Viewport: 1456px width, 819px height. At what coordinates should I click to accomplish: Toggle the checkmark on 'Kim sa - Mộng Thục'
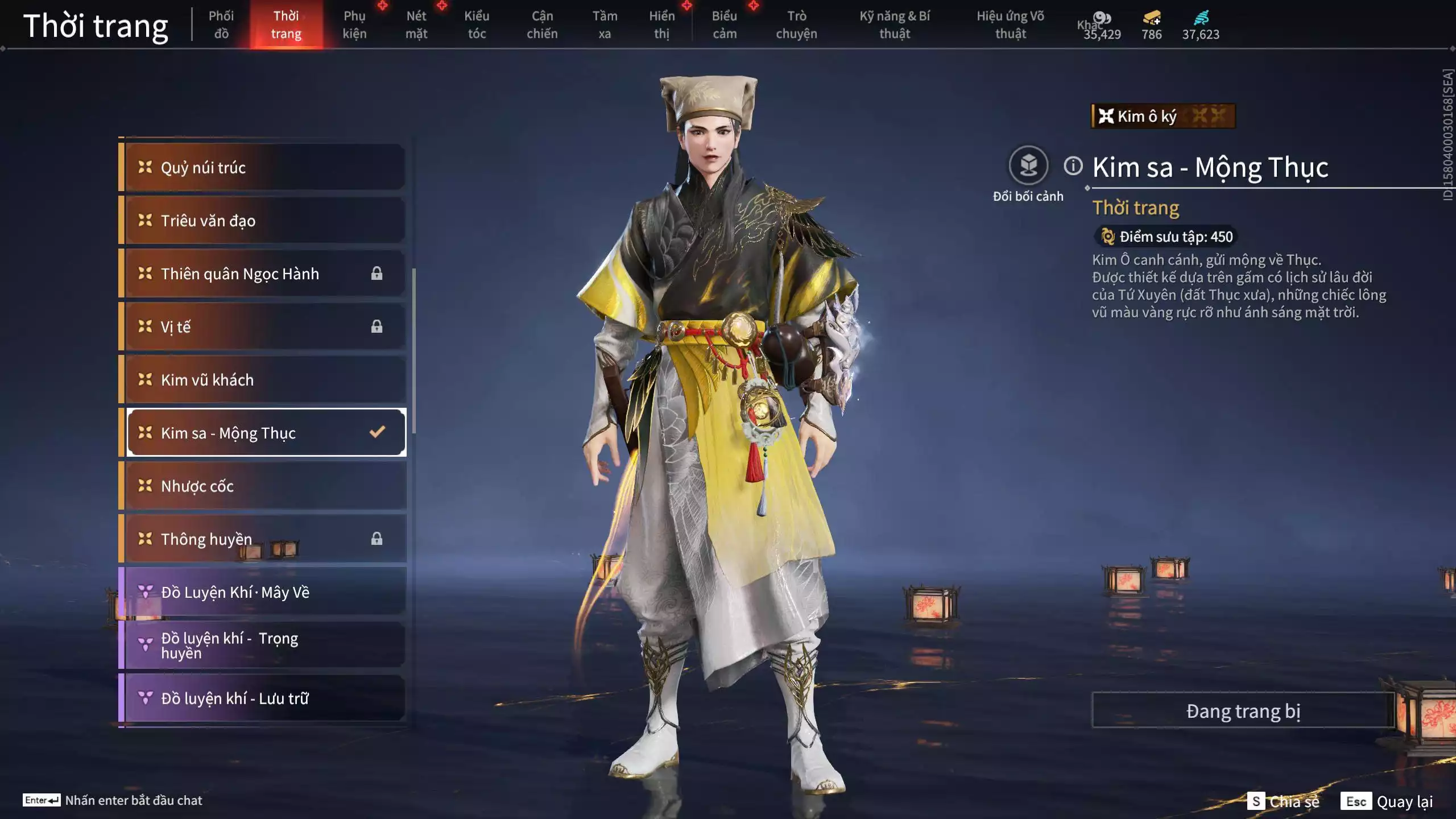pos(377,432)
